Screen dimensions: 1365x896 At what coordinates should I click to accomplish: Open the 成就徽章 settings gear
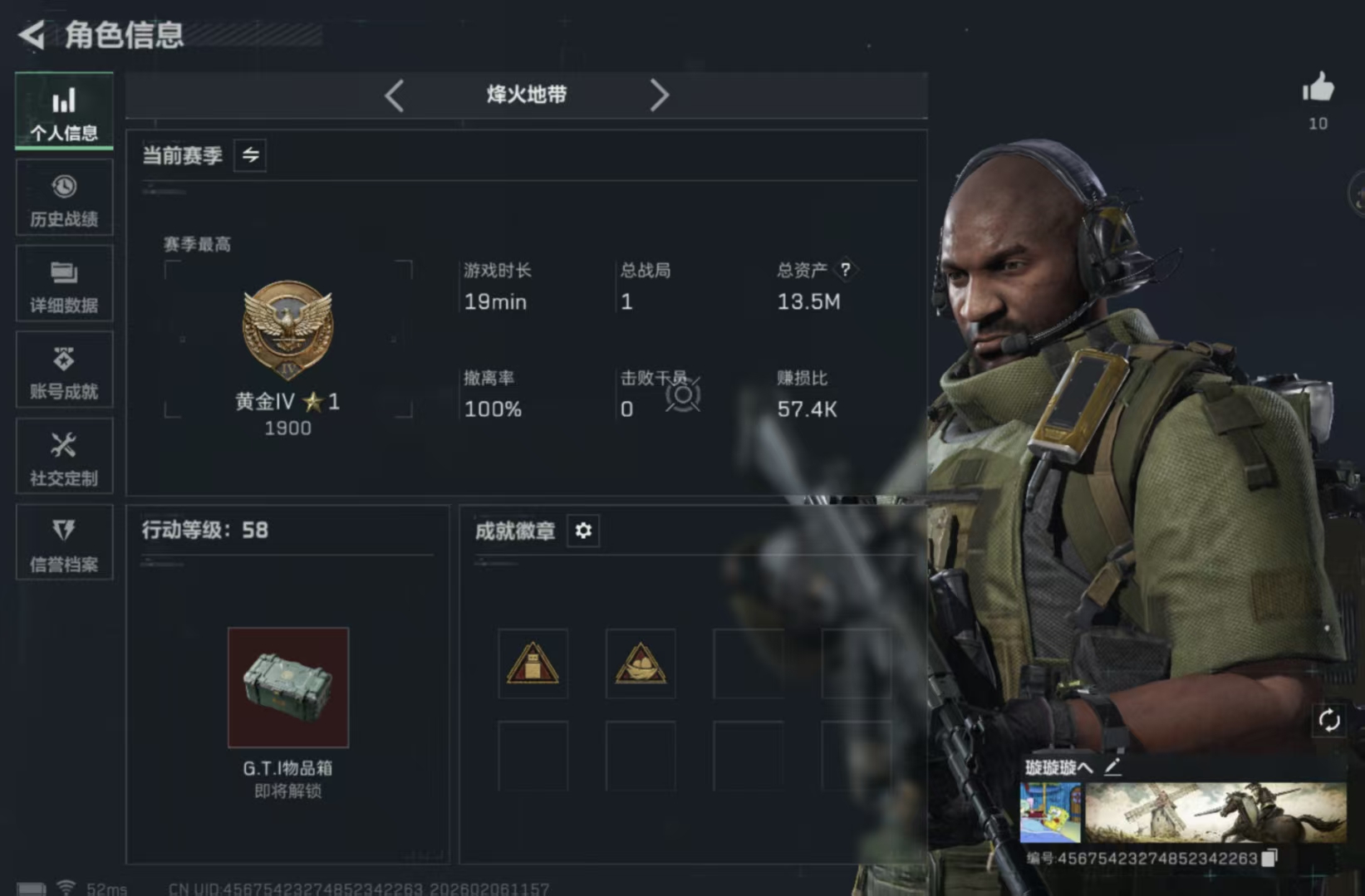click(x=583, y=531)
